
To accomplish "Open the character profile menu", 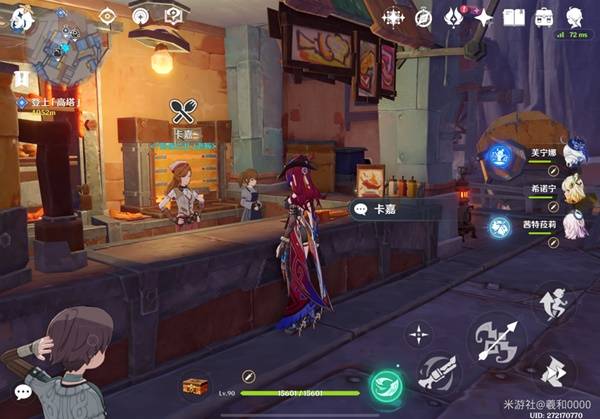I will [575, 17].
